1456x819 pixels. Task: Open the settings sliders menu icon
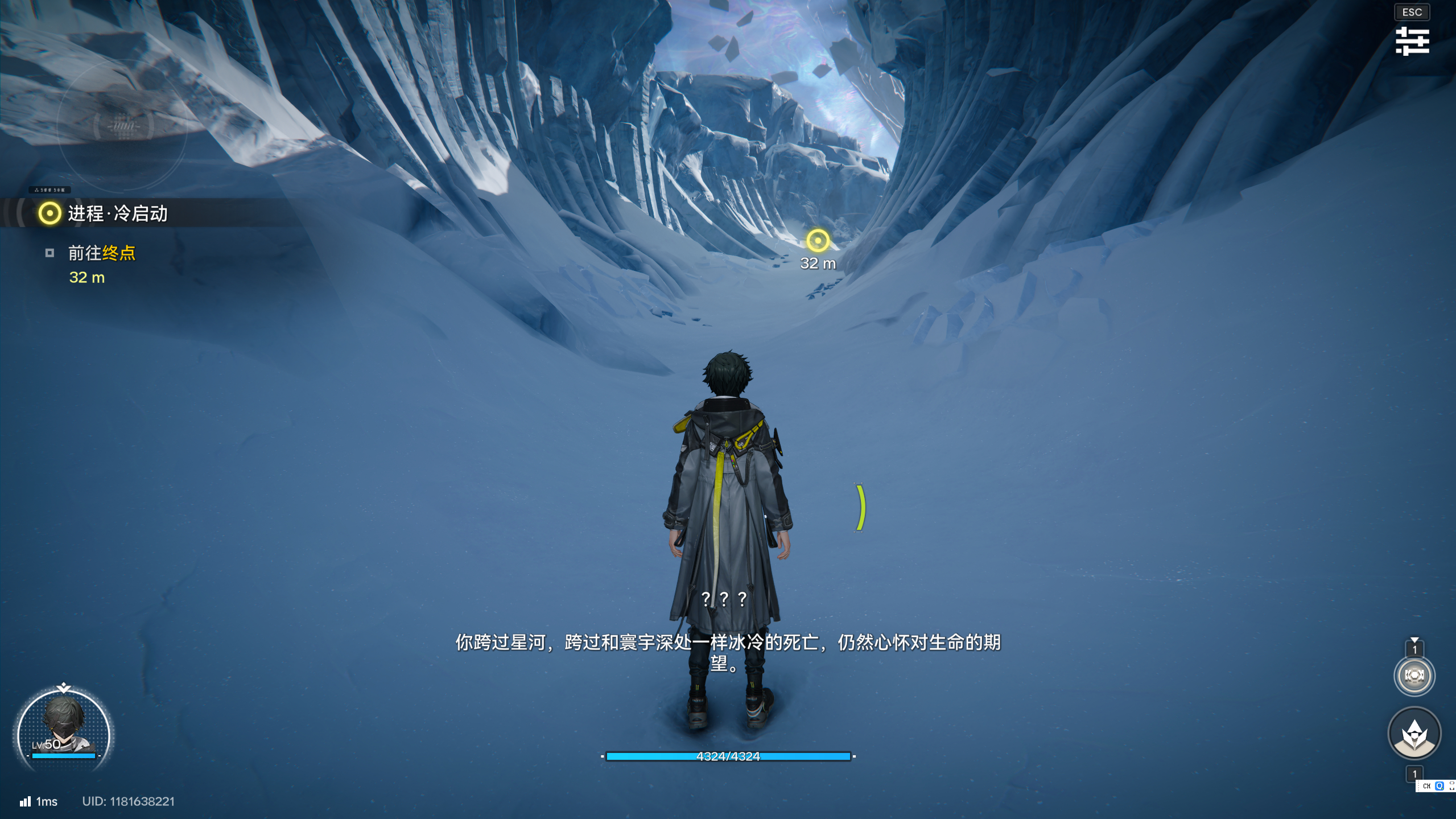[x=1412, y=42]
